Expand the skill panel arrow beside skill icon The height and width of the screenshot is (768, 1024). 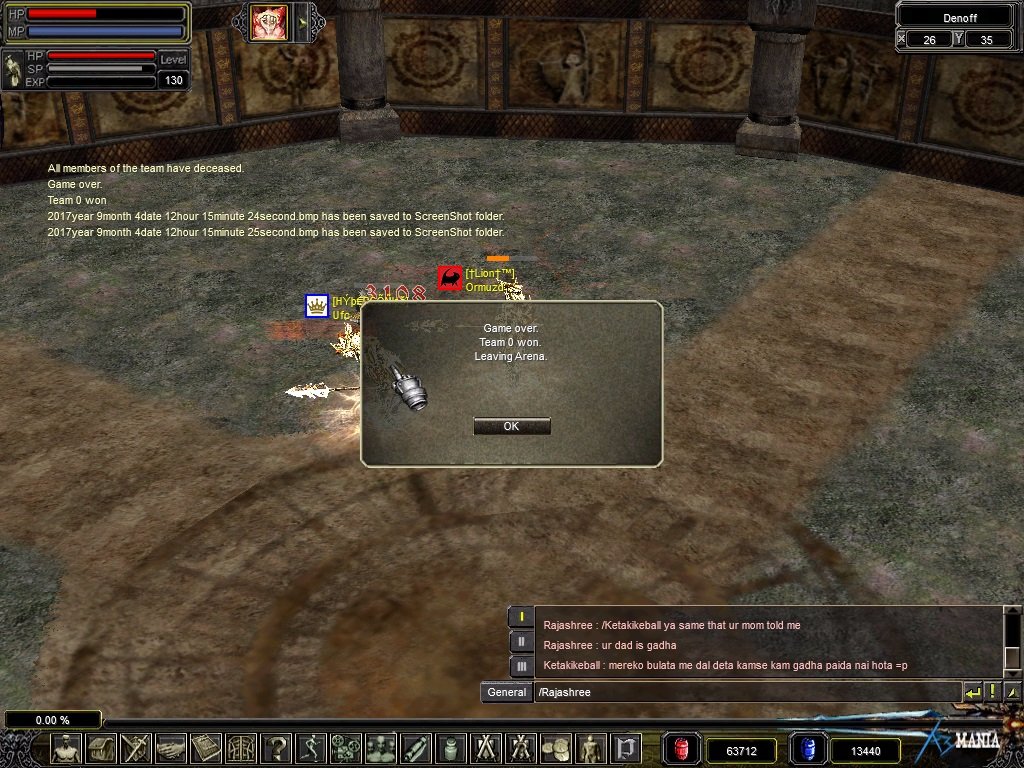pos(301,23)
